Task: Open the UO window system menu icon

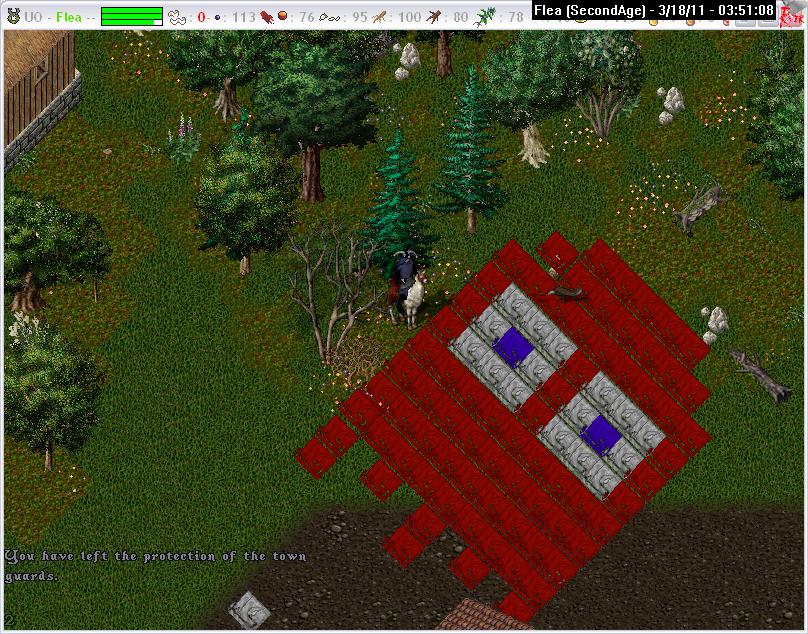Action: pyautogui.click(x=13, y=16)
